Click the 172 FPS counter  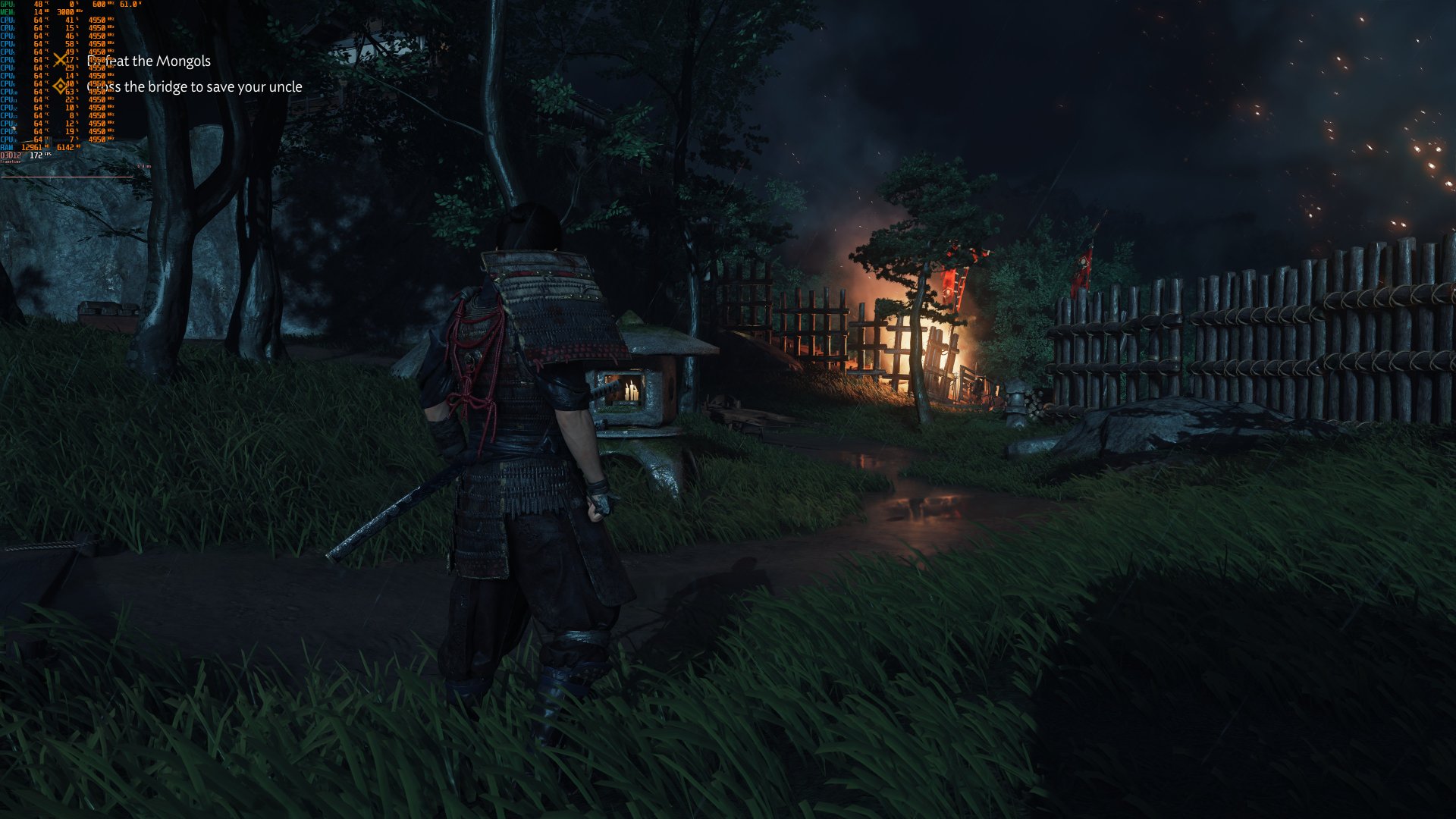point(36,155)
